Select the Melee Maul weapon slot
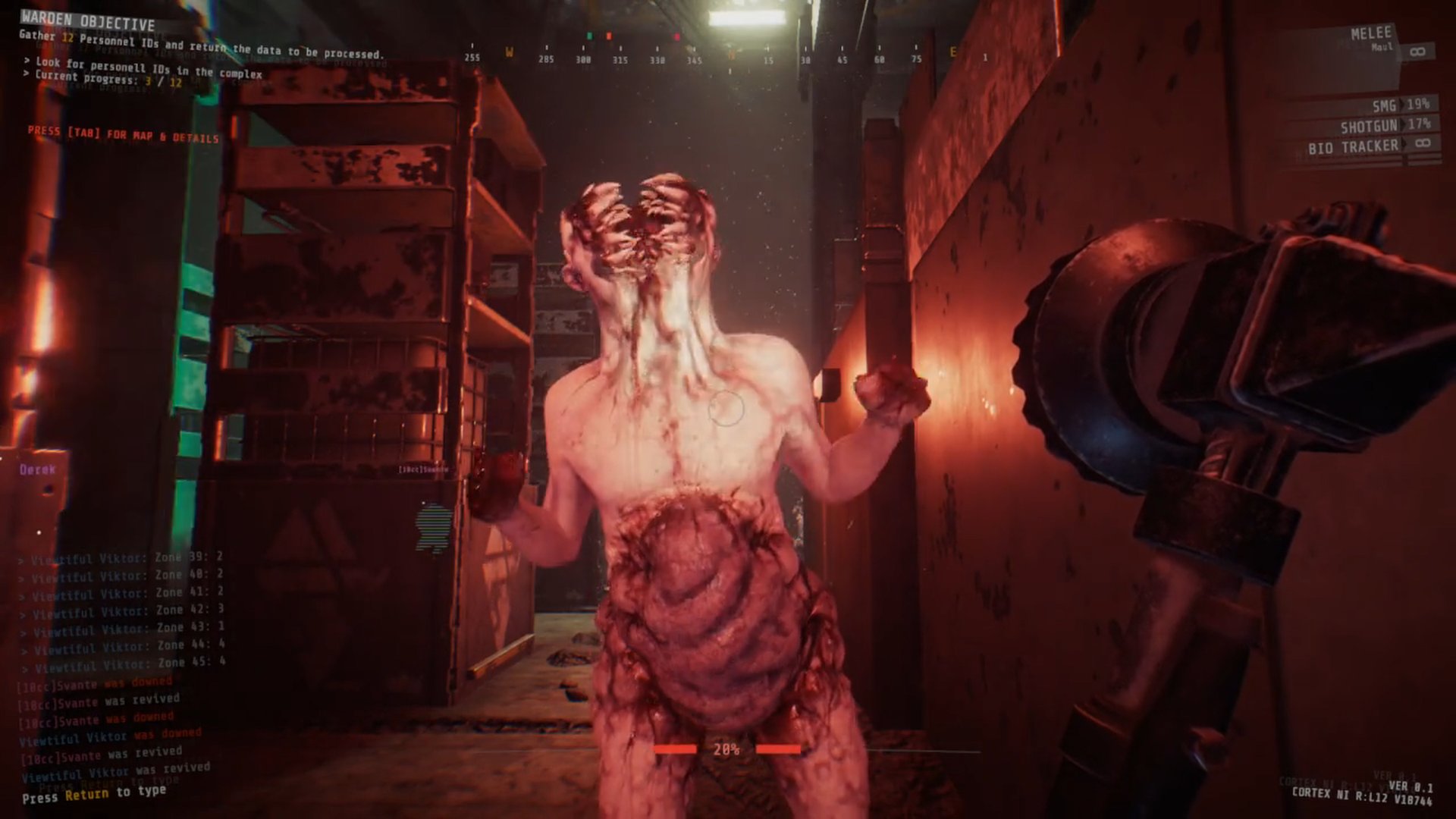The width and height of the screenshot is (1456, 819). [1371, 39]
